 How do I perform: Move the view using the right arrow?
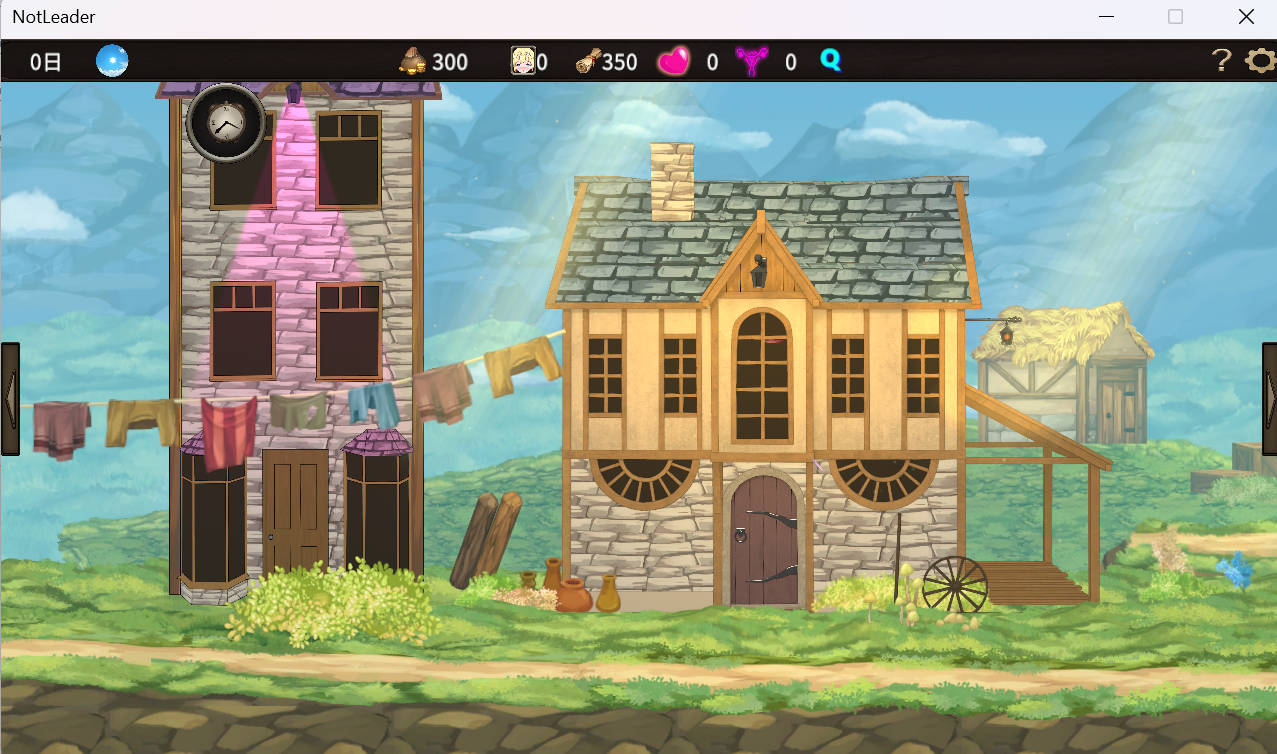(1269, 399)
